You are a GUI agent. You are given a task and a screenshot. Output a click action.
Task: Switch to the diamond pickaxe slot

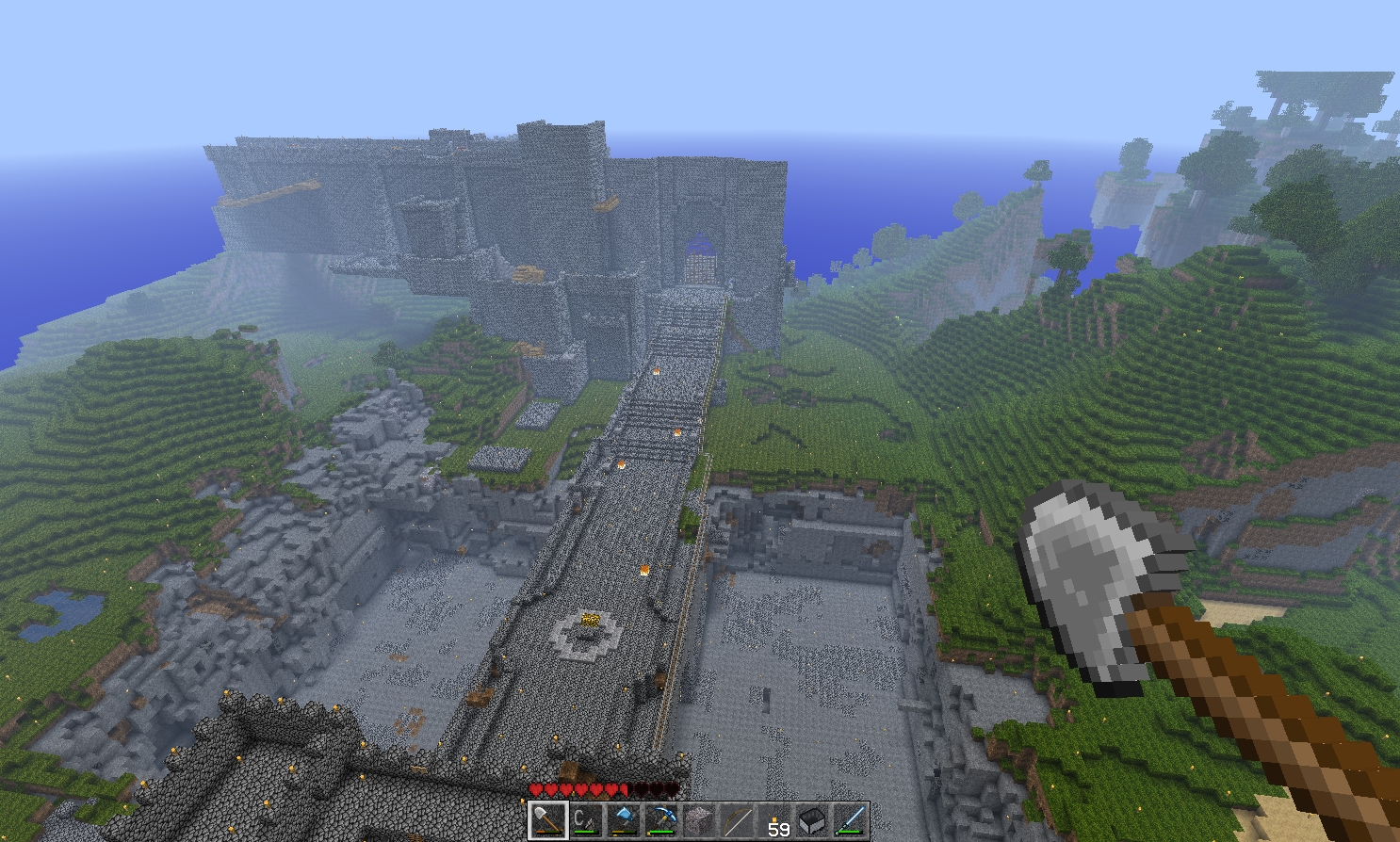[660, 820]
